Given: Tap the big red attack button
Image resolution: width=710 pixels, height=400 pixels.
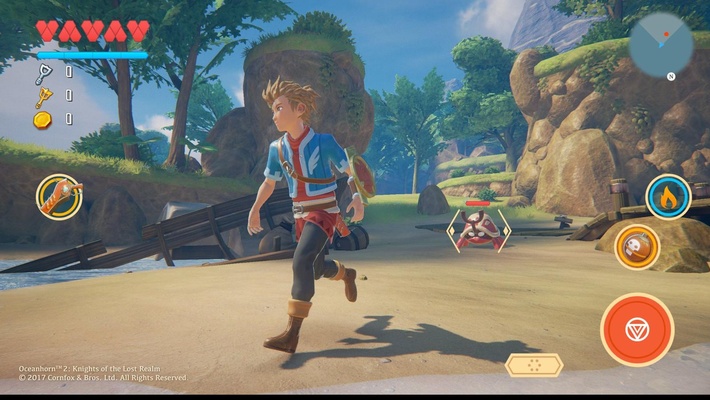Looking at the screenshot, I should pos(637,329).
